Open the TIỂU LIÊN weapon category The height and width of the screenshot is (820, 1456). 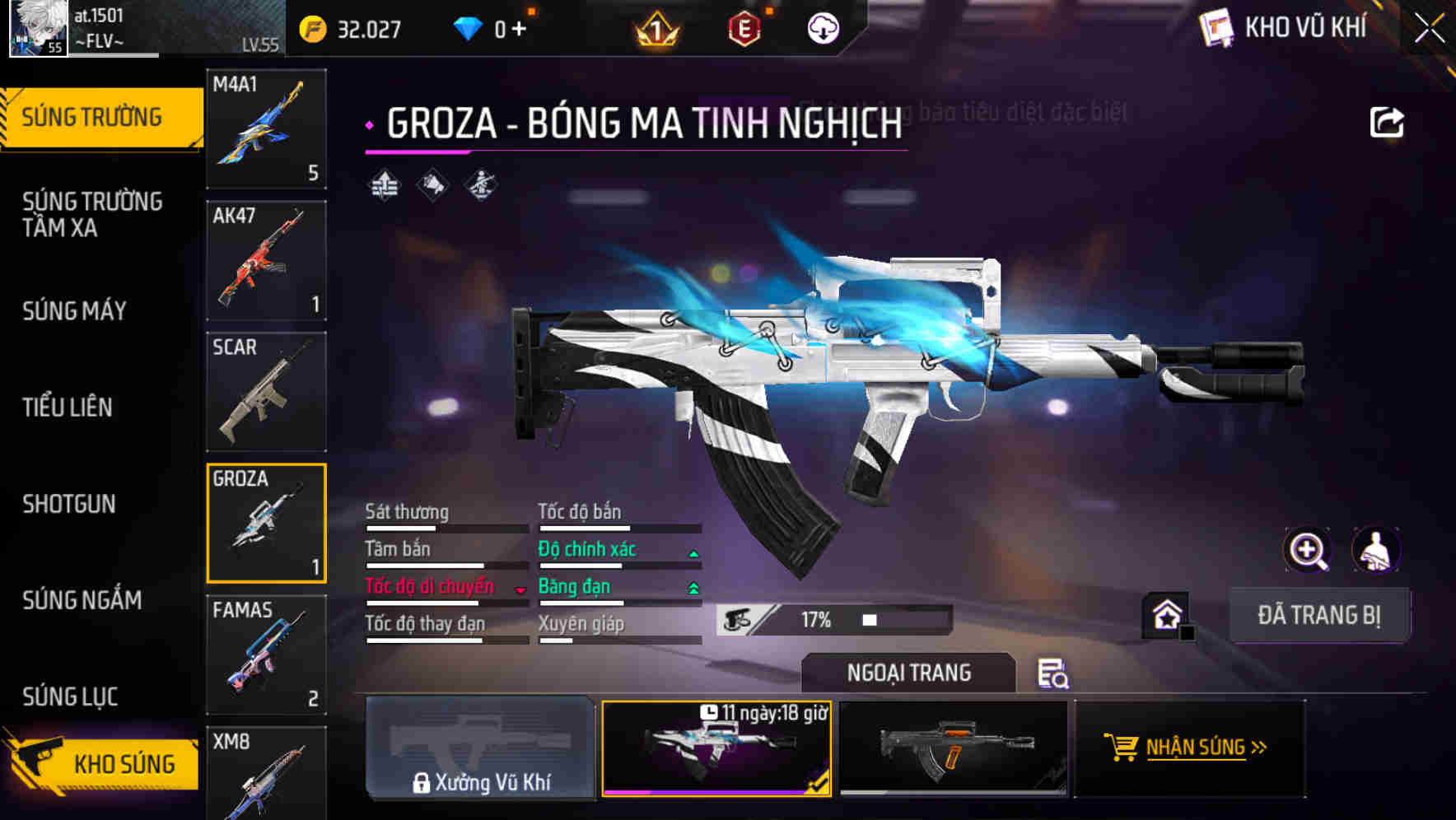[x=68, y=407]
